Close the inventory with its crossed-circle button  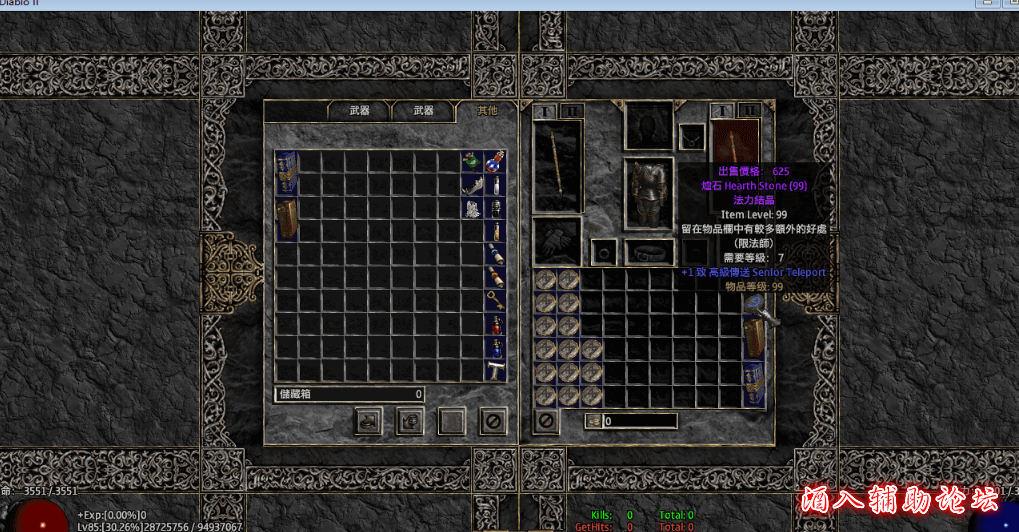[546, 421]
